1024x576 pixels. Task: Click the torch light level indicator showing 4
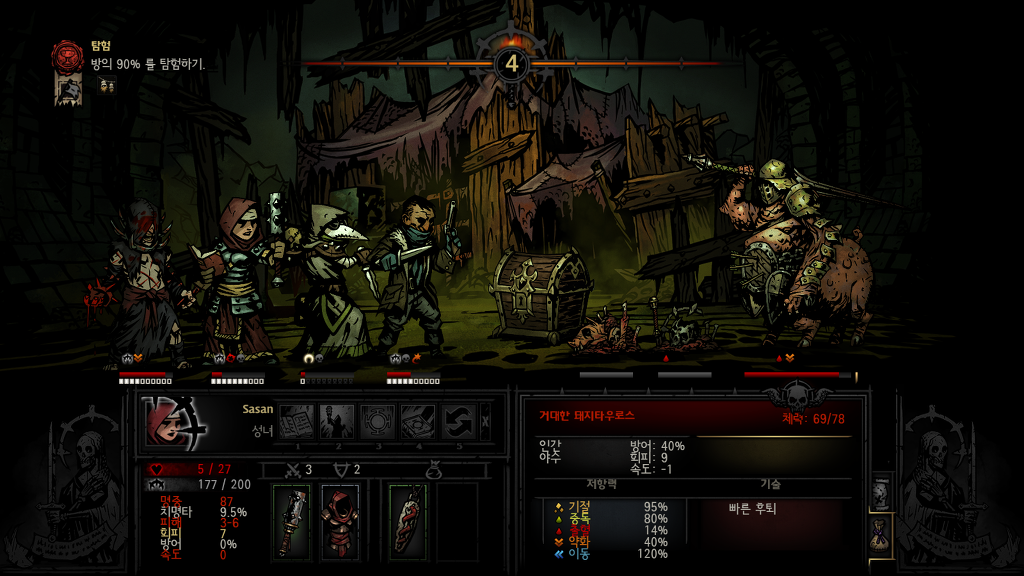tap(512, 63)
